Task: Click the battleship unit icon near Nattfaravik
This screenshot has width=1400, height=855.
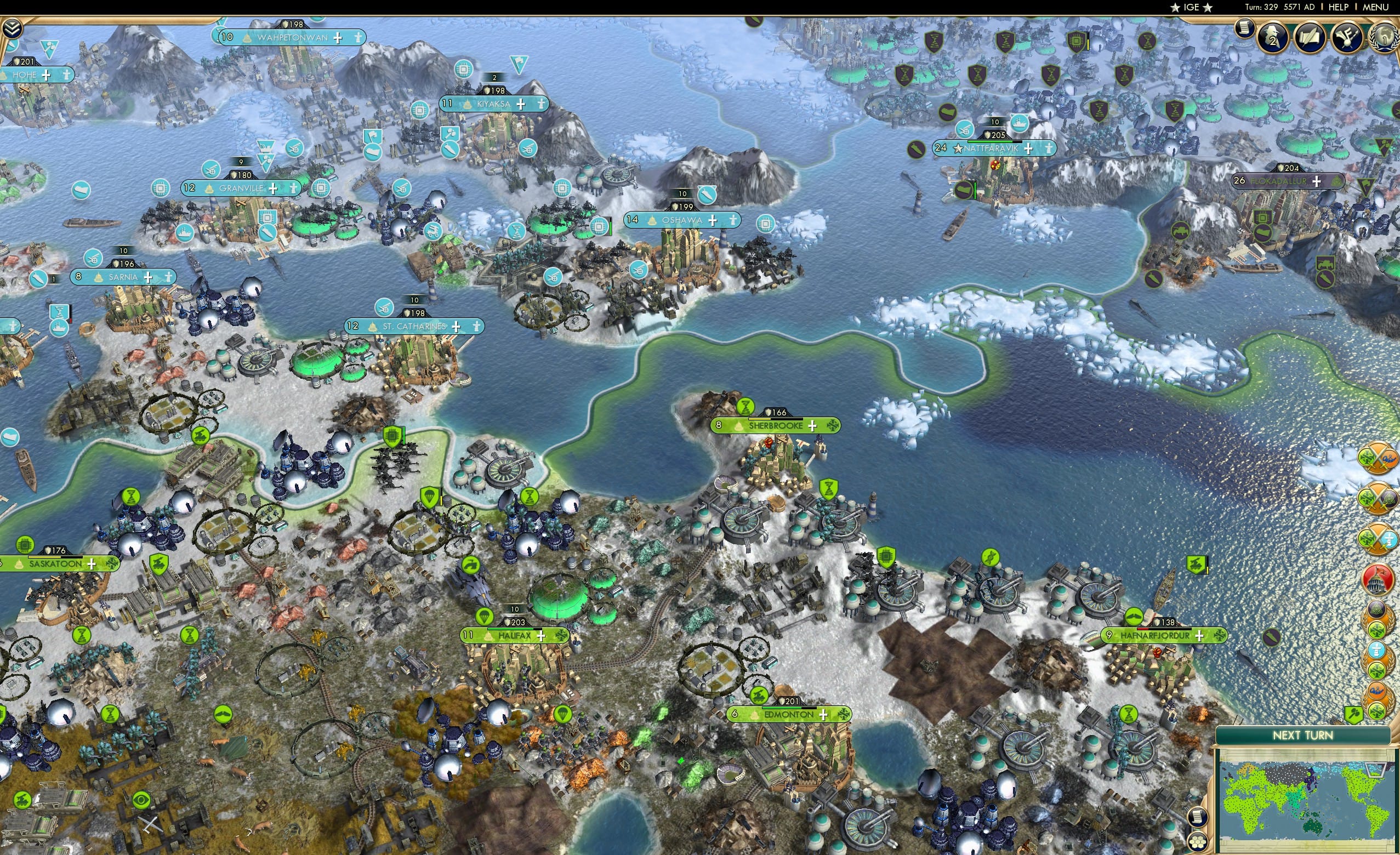Action: (x=1020, y=124)
